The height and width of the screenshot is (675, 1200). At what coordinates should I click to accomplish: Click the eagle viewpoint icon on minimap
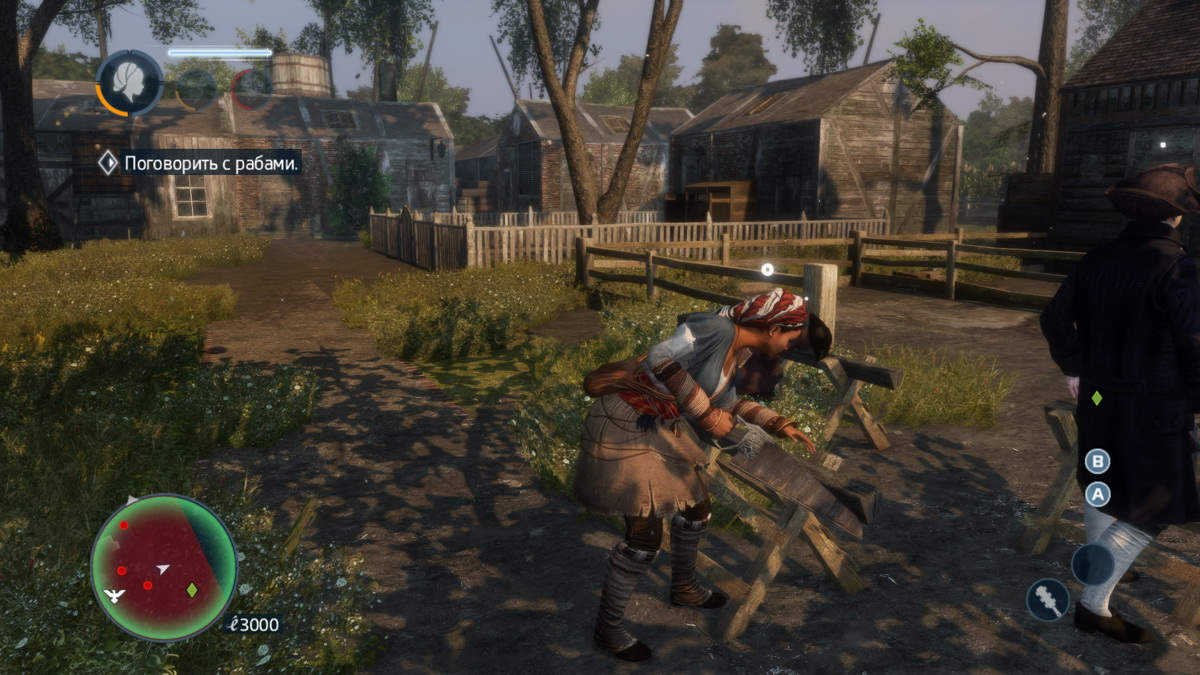[114, 596]
